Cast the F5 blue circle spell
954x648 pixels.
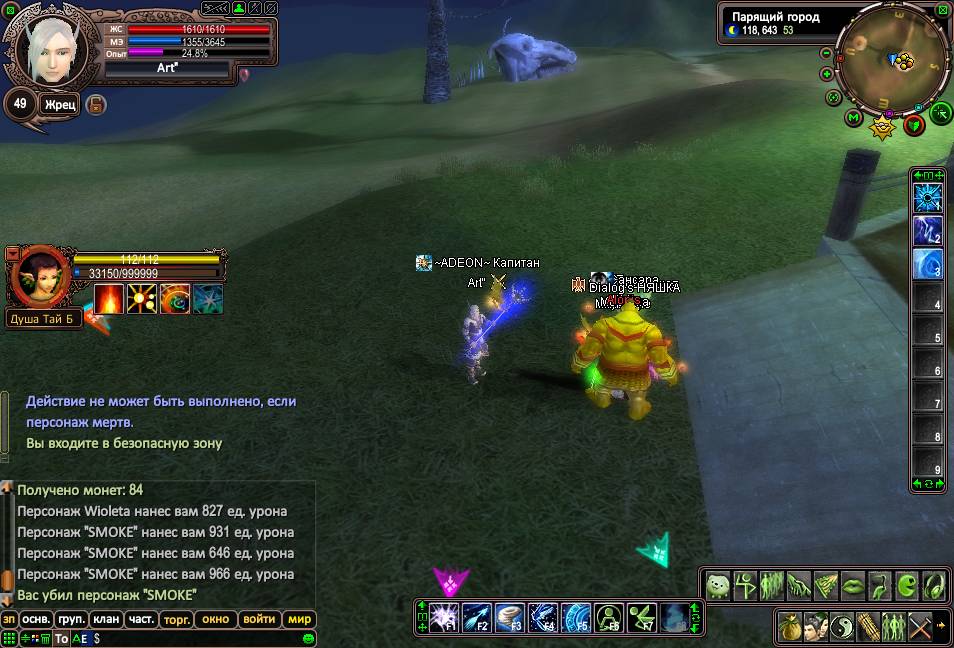(x=576, y=617)
